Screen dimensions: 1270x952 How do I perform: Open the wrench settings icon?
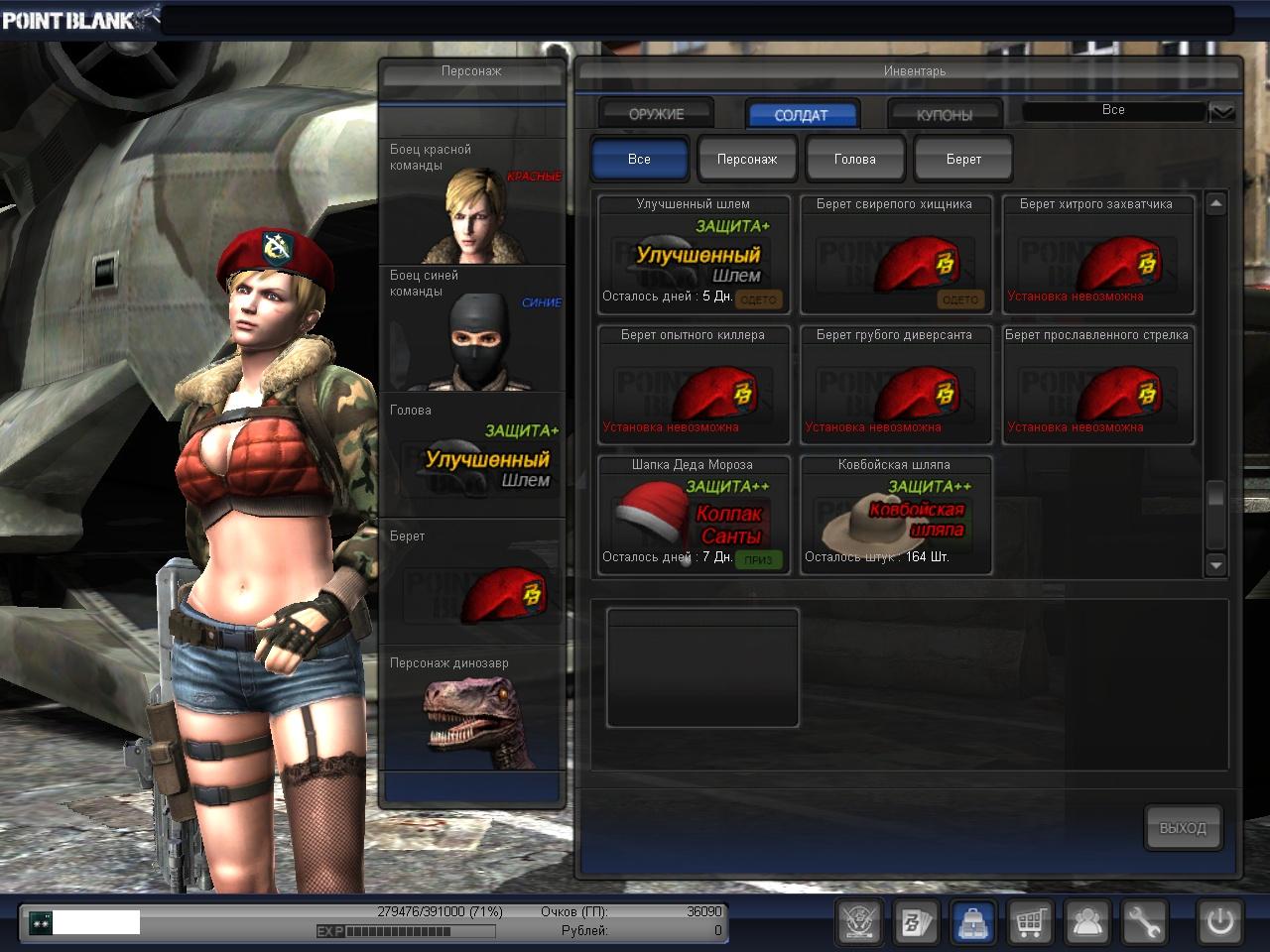pos(1143,923)
